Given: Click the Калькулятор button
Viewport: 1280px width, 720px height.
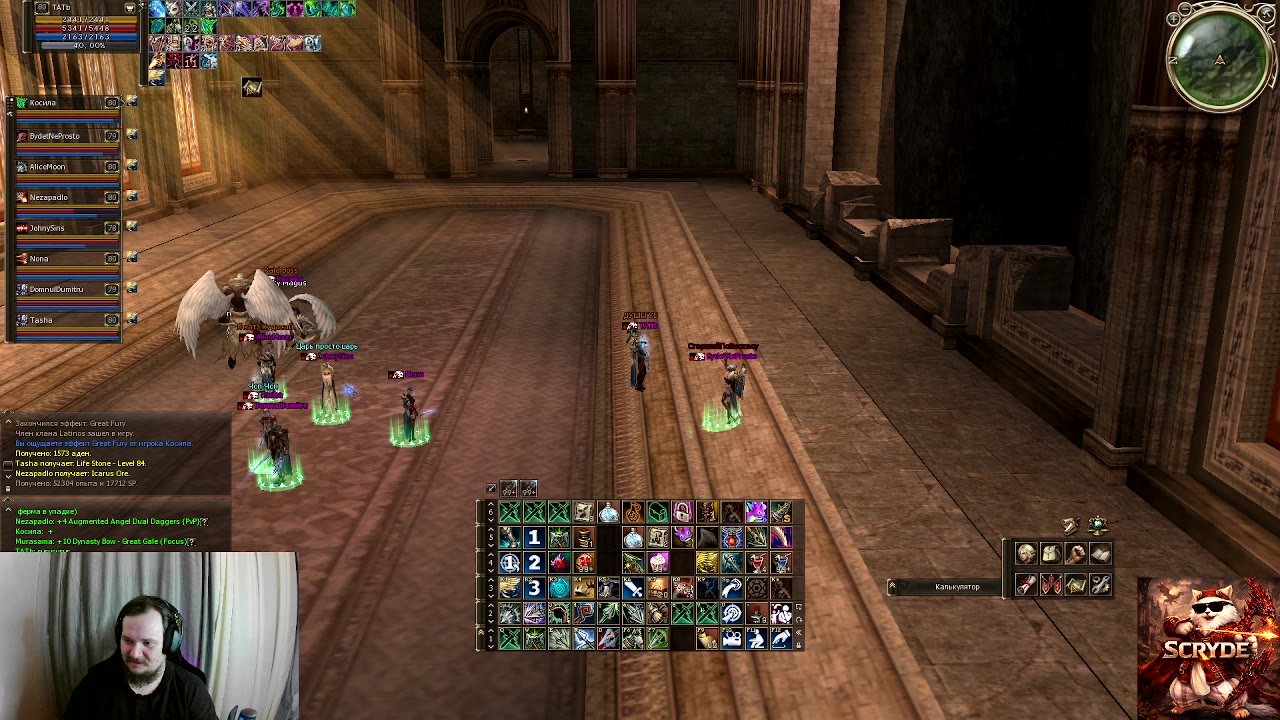Looking at the screenshot, I should pyautogui.click(x=957, y=587).
